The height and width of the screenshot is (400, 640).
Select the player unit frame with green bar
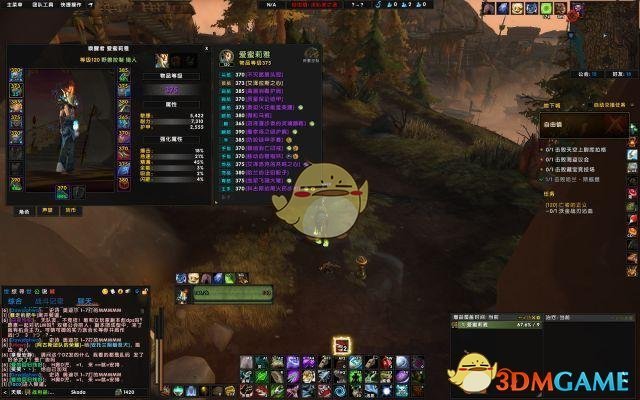click(x=232, y=293)
